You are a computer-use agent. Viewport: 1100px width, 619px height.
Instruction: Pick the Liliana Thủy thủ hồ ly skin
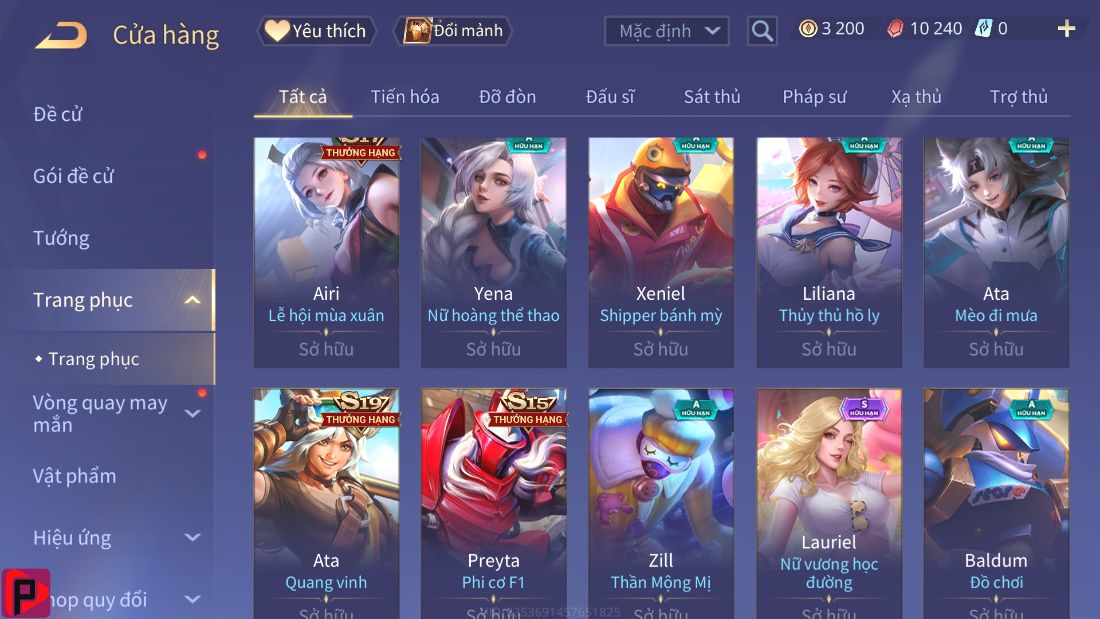[828, 251]
